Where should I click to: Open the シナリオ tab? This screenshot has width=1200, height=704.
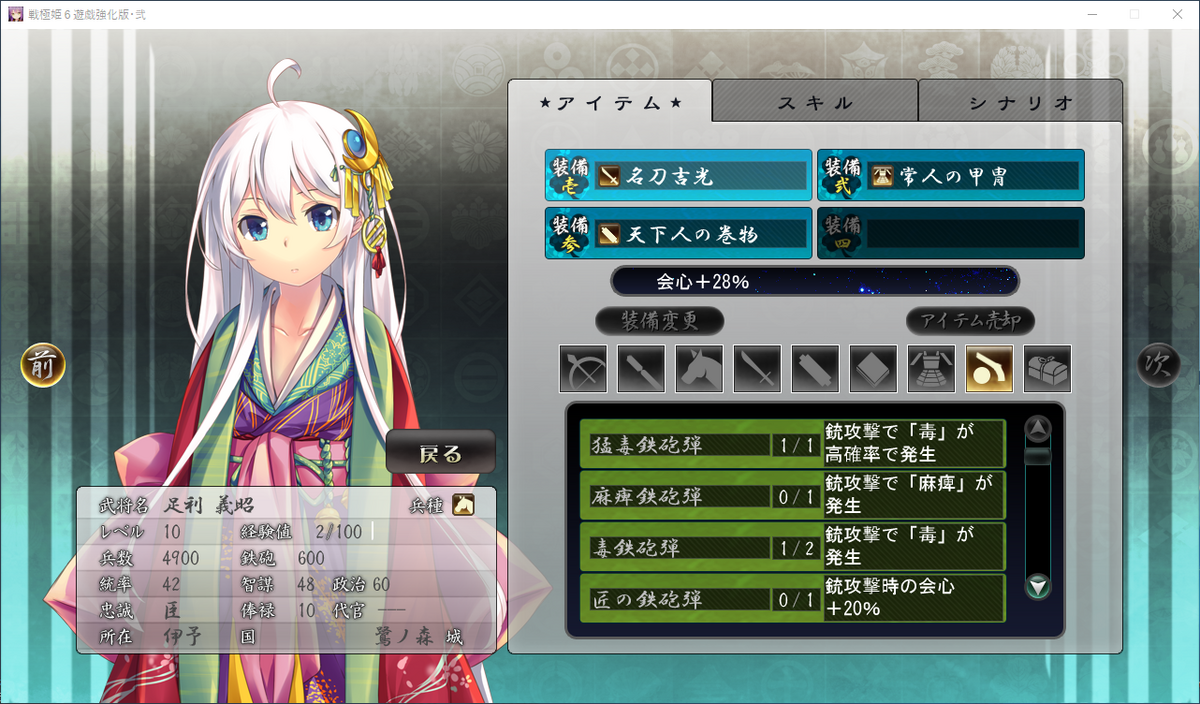pyautogui.click(x=1020, y=102)
